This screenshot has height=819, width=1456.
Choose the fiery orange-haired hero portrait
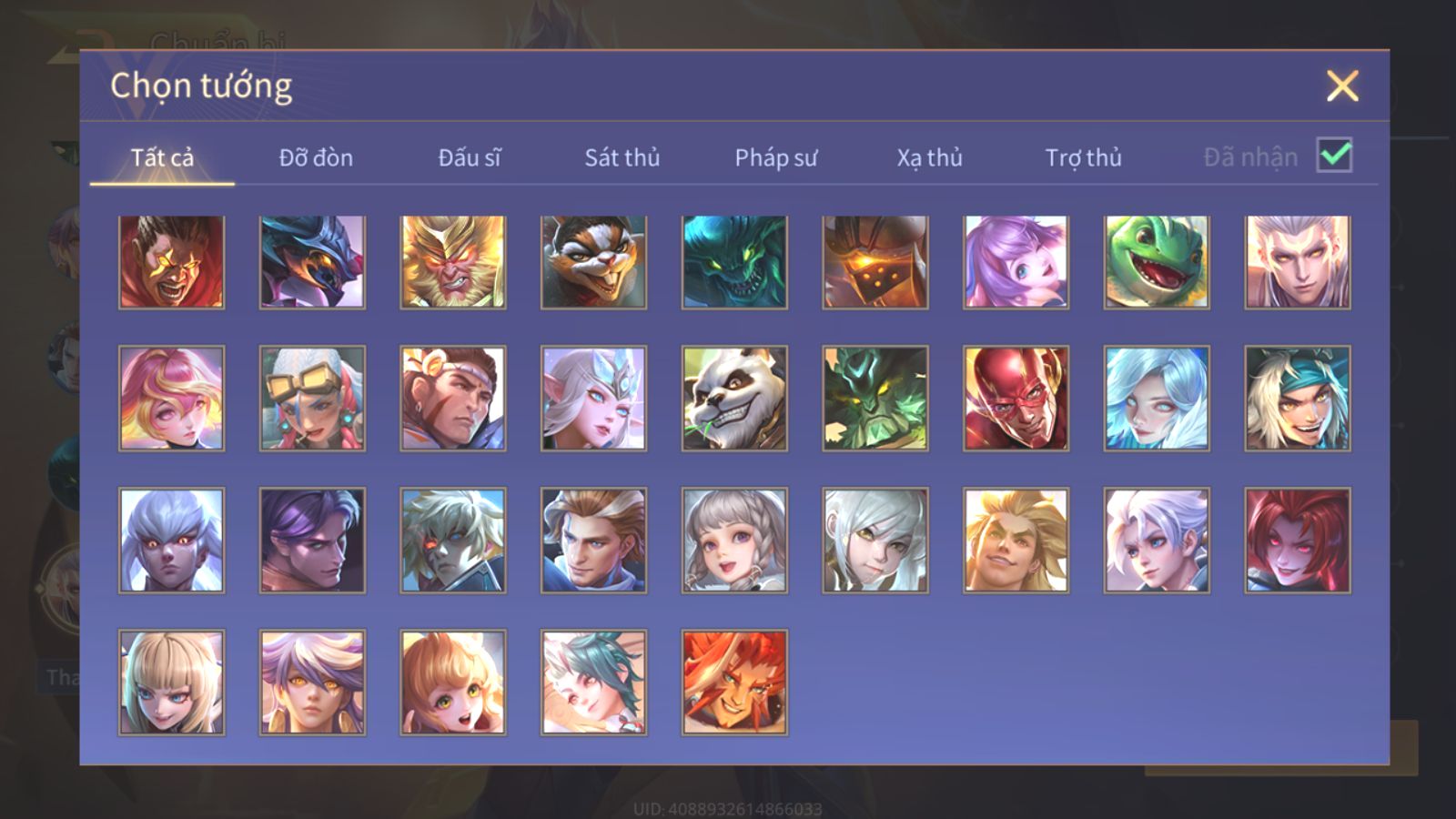tap(734, 682)
